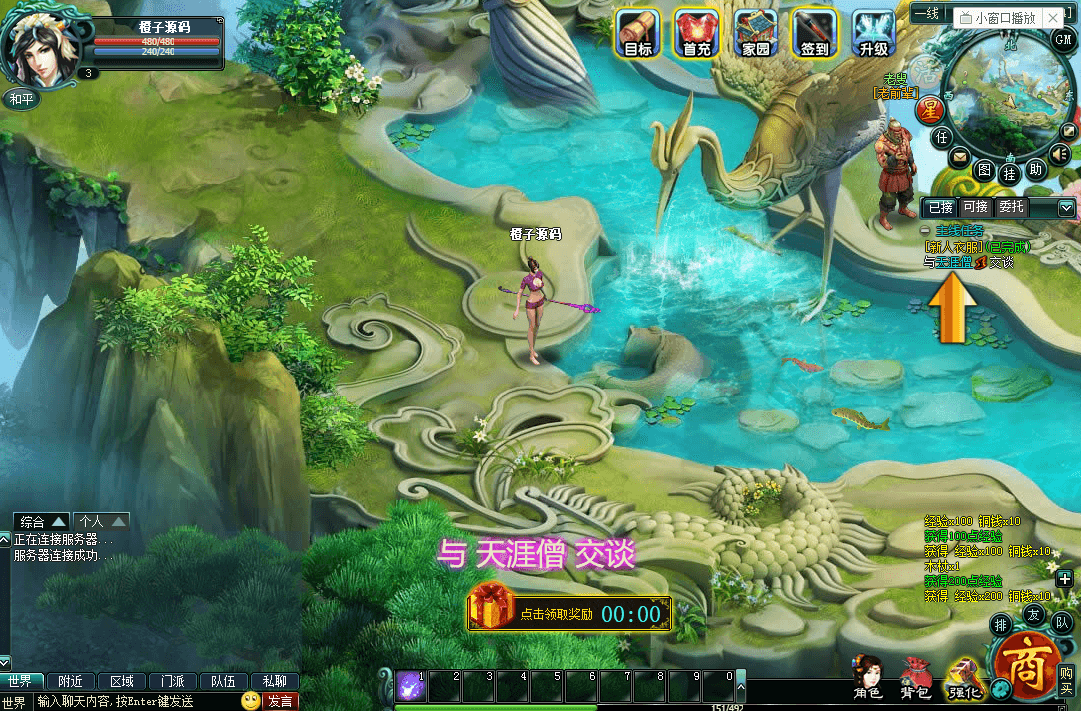Viewport: 1081px width, 711px height.
Task: Open the 背包 backpack
Action: [x=915, y=678]
